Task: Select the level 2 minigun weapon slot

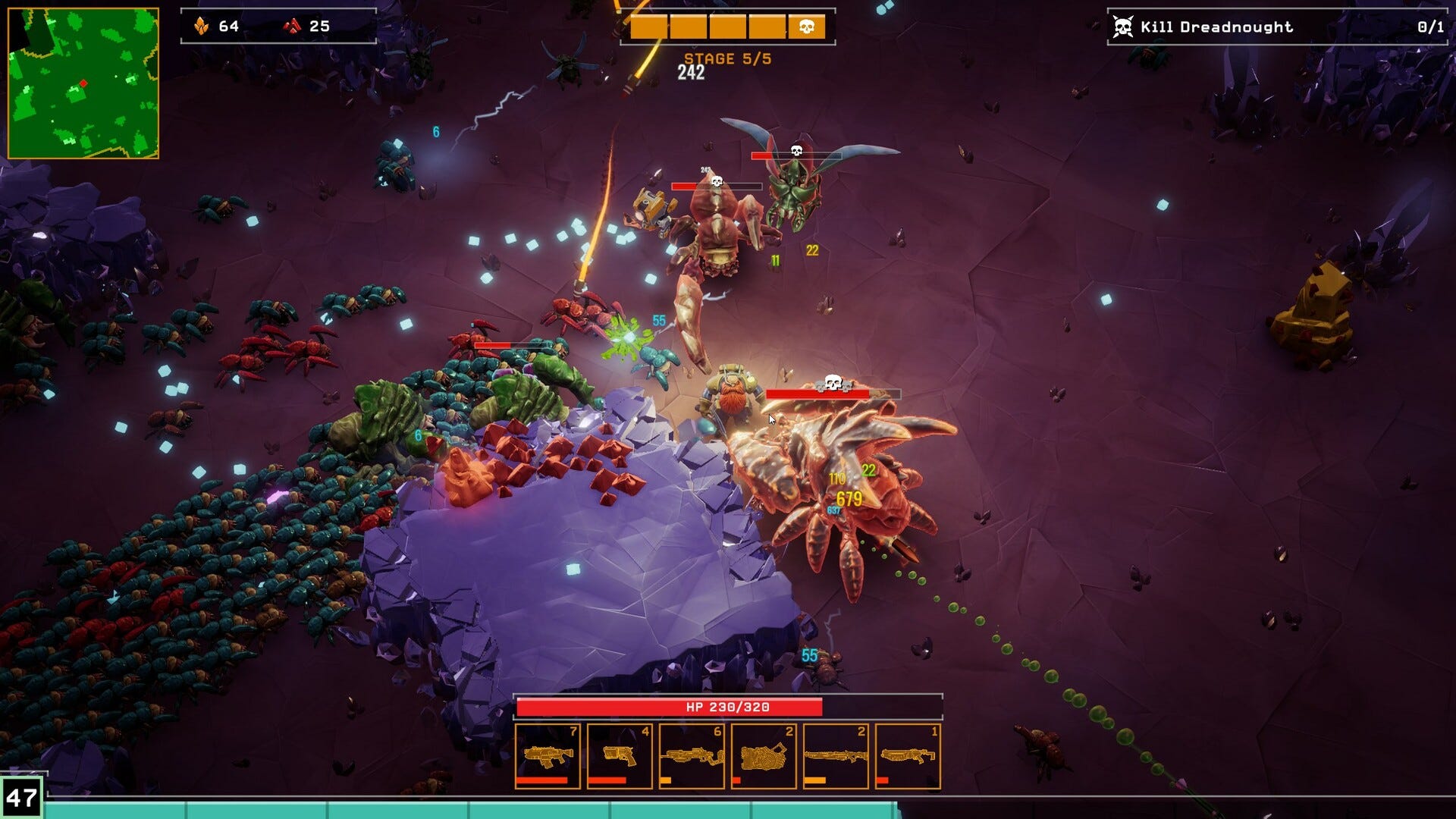Action: coord(764,758)
